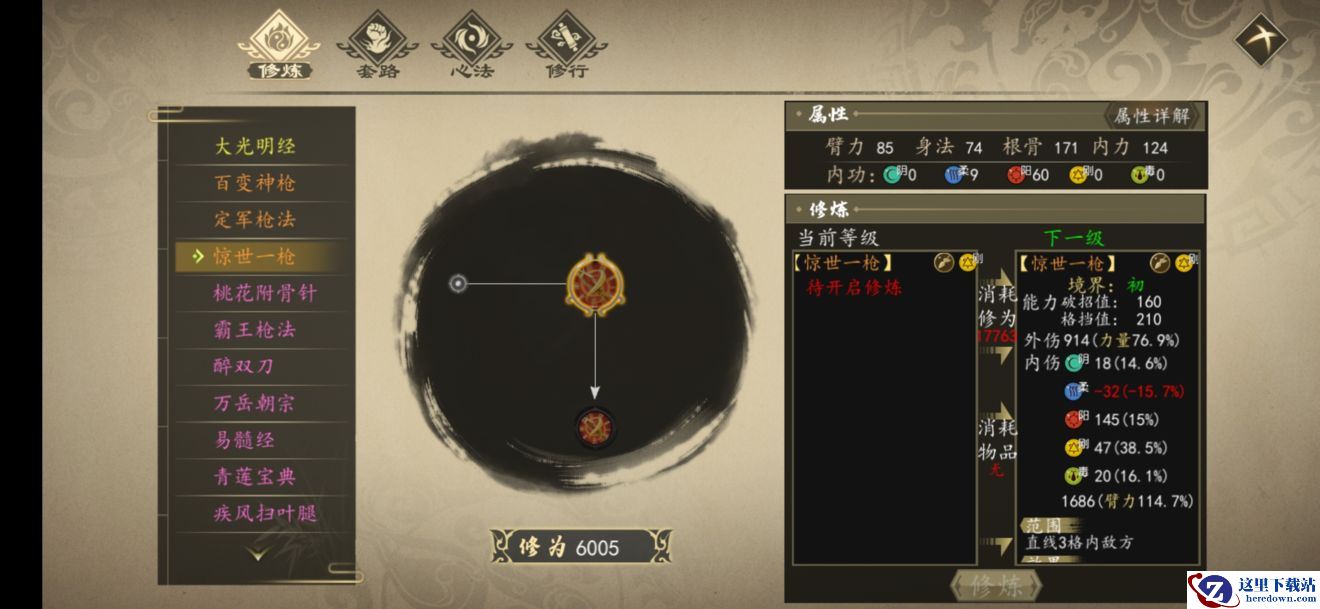Choose 疾风扫叶腿 skill entry
This screenshot has height=609, width=1320.
pos(264,514)
